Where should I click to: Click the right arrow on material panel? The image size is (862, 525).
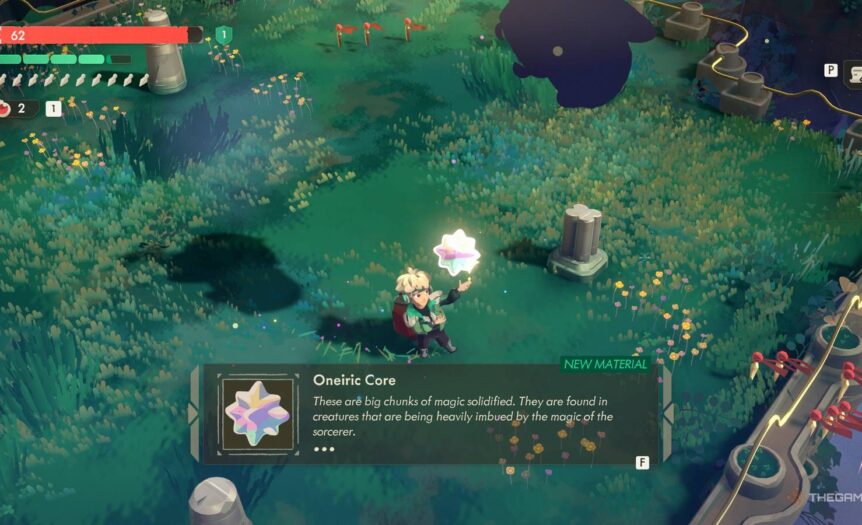click(667, 414)
